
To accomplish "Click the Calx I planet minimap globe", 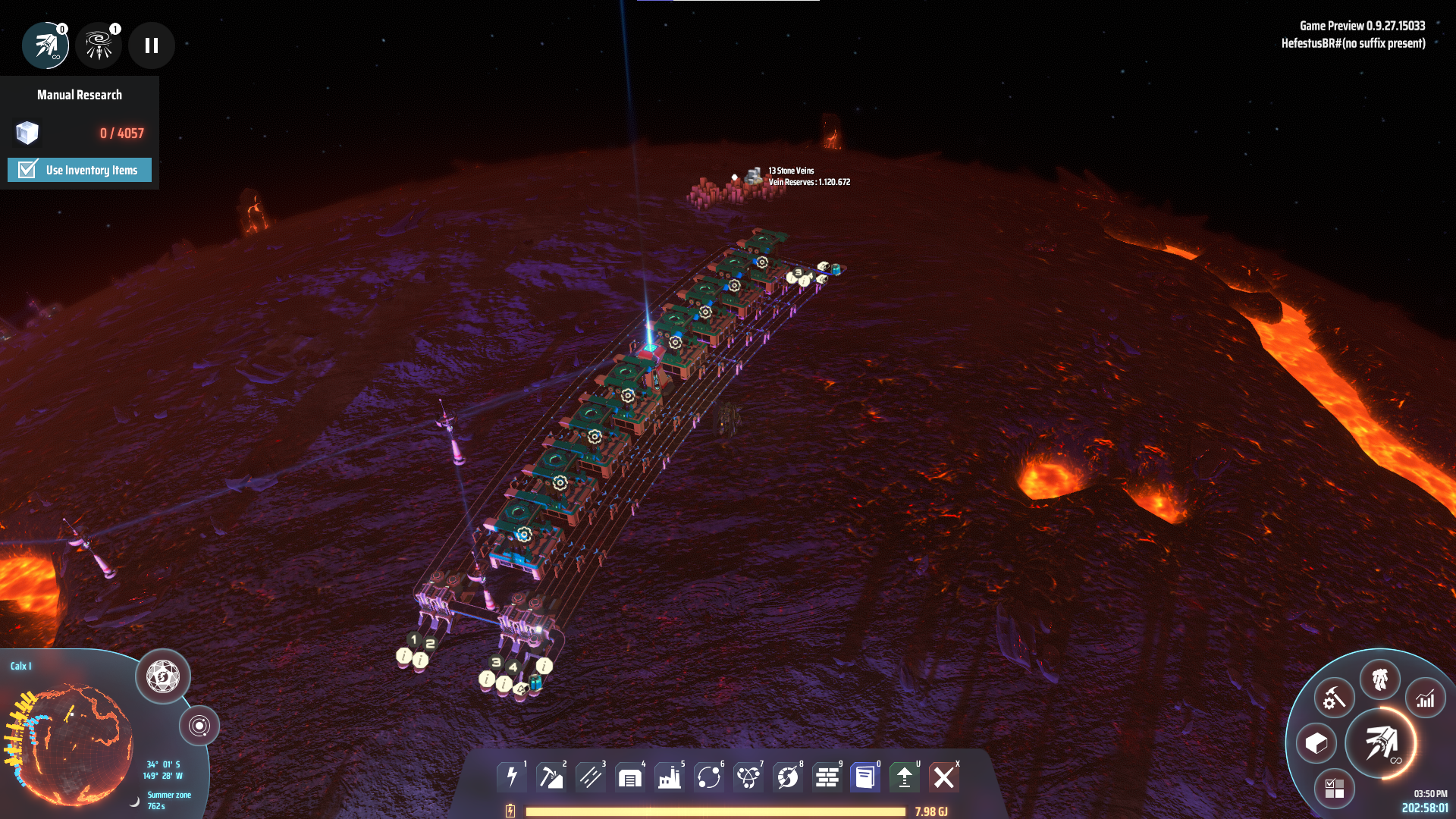I will click(x=72, y=743).
